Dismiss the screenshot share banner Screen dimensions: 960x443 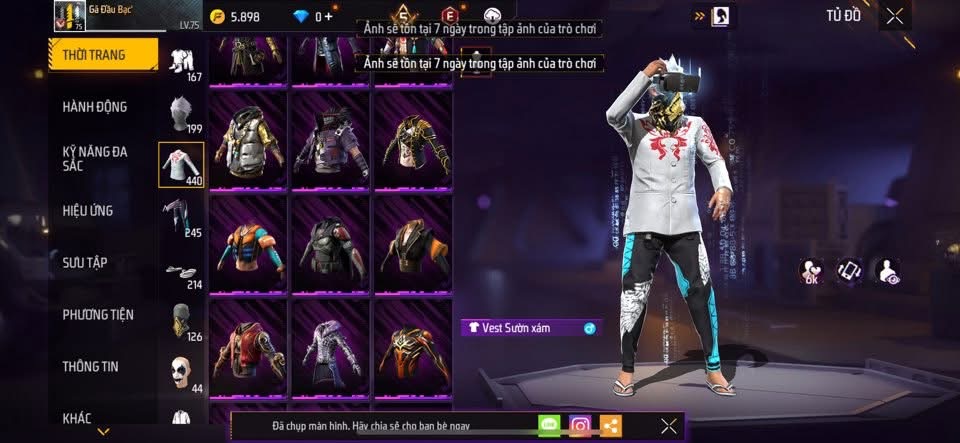point(669,426)
